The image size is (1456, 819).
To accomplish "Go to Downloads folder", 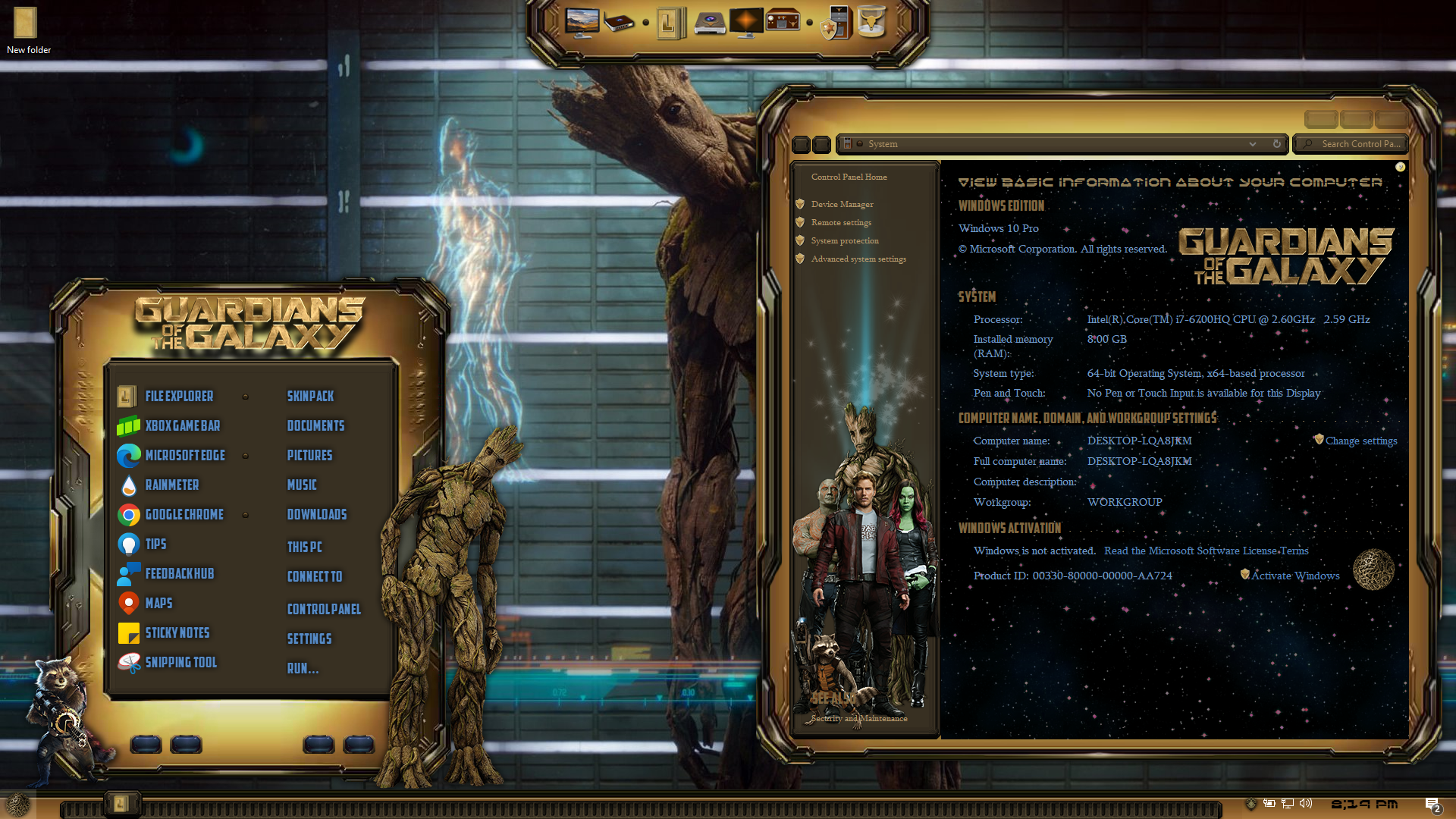I will (316, 514).
